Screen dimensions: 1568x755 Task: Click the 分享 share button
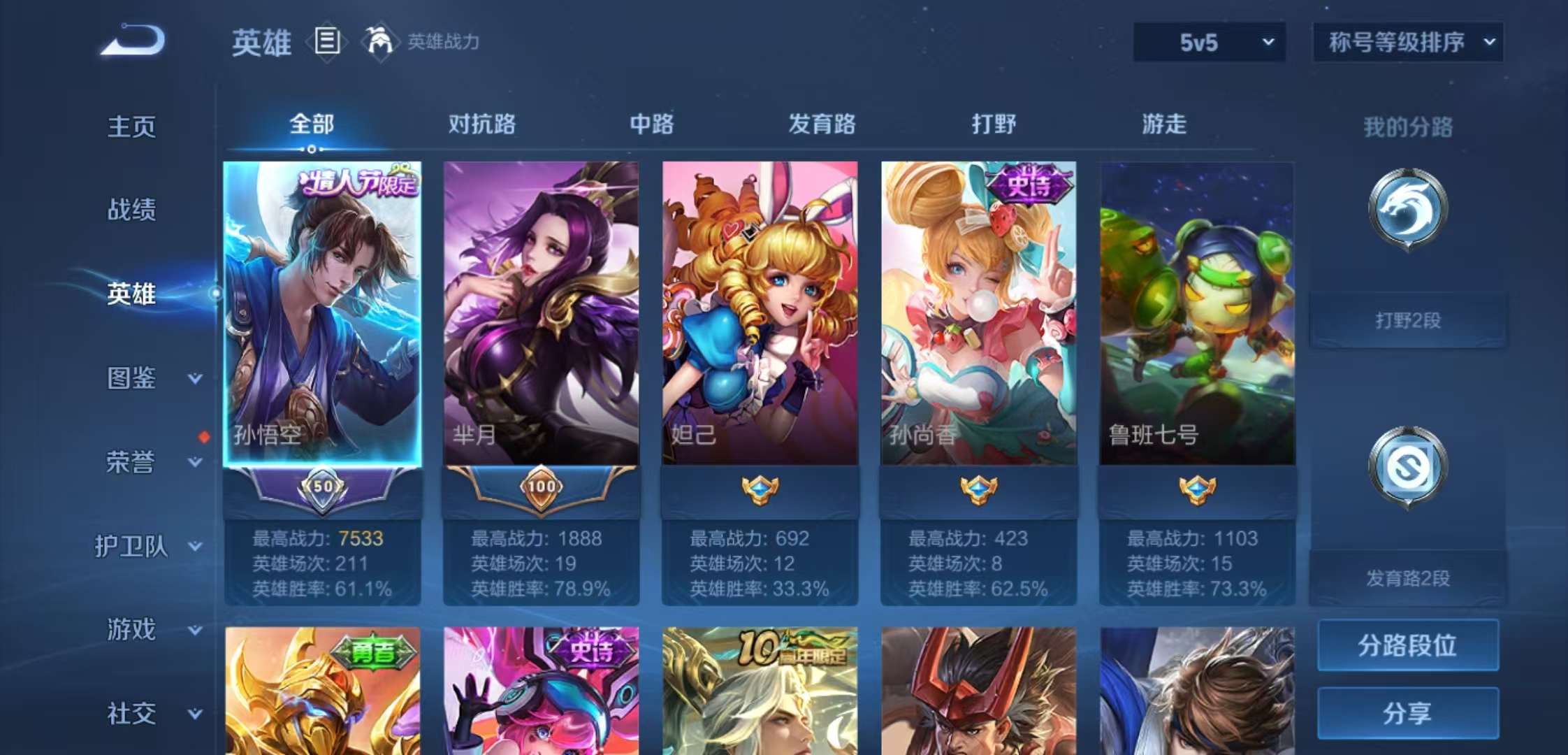pyautogui.click(x=1407, y=713)
